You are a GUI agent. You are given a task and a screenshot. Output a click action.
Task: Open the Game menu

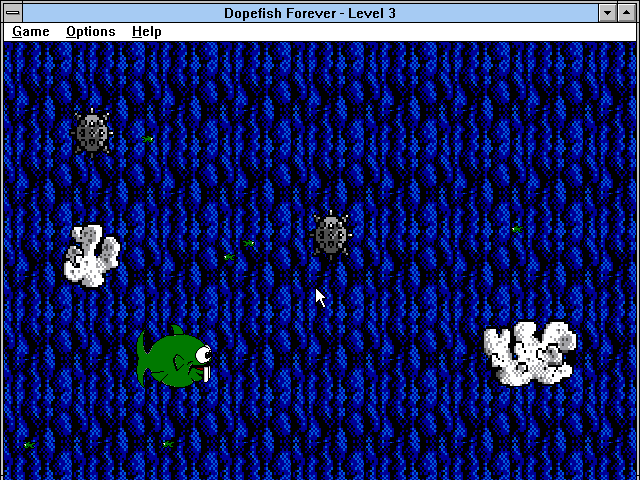tap(31, 32)
